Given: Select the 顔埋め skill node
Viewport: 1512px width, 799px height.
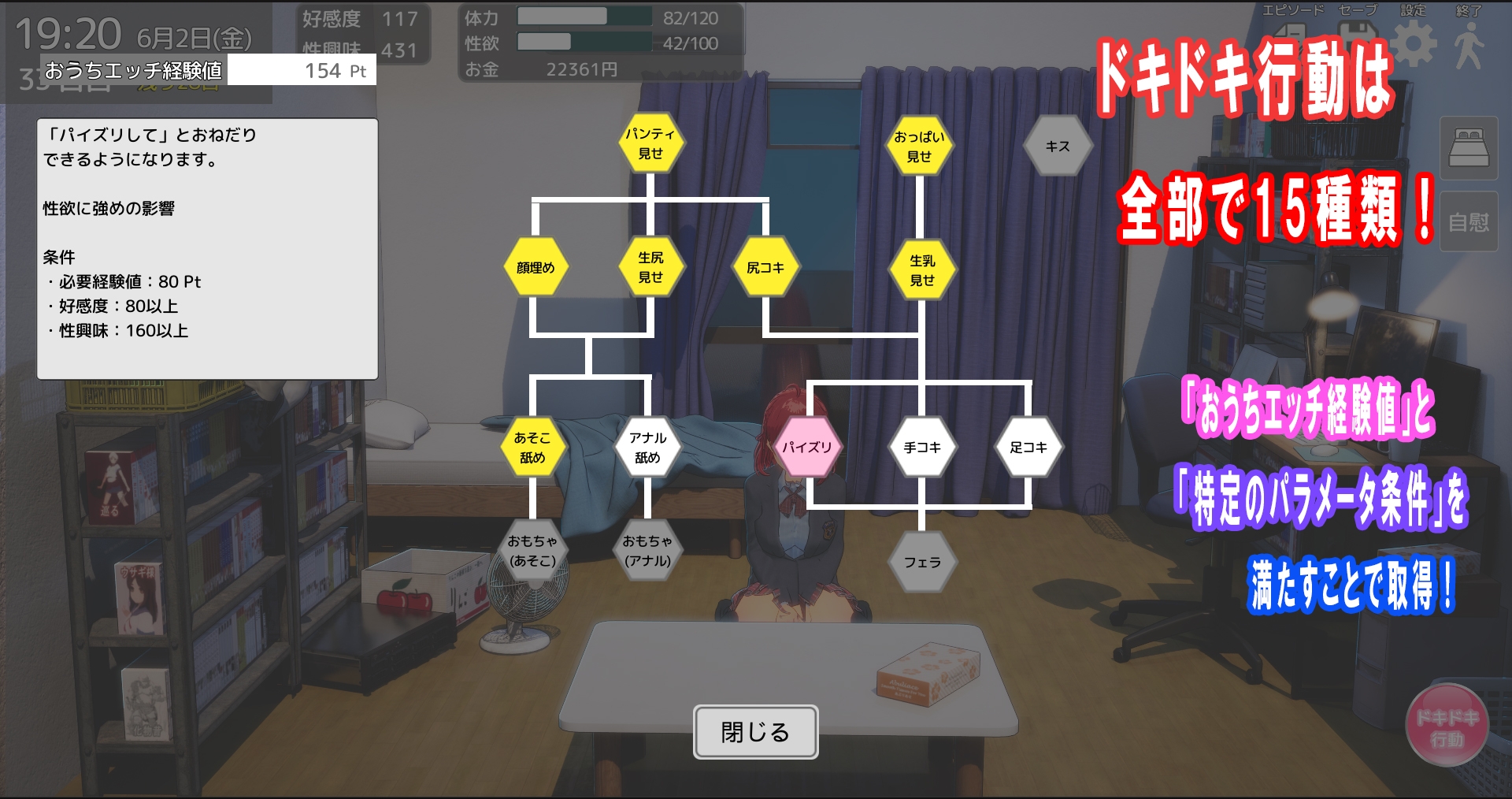Looking at the screenshot, I should click(x=536, y=267).
